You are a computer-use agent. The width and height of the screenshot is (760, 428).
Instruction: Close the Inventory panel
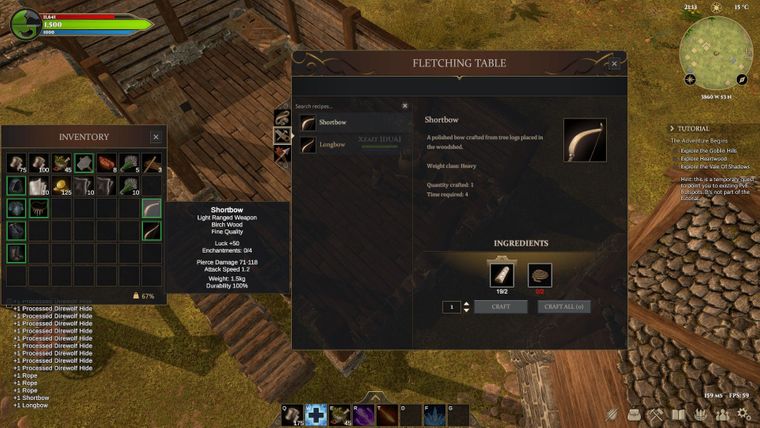point(155,137)
